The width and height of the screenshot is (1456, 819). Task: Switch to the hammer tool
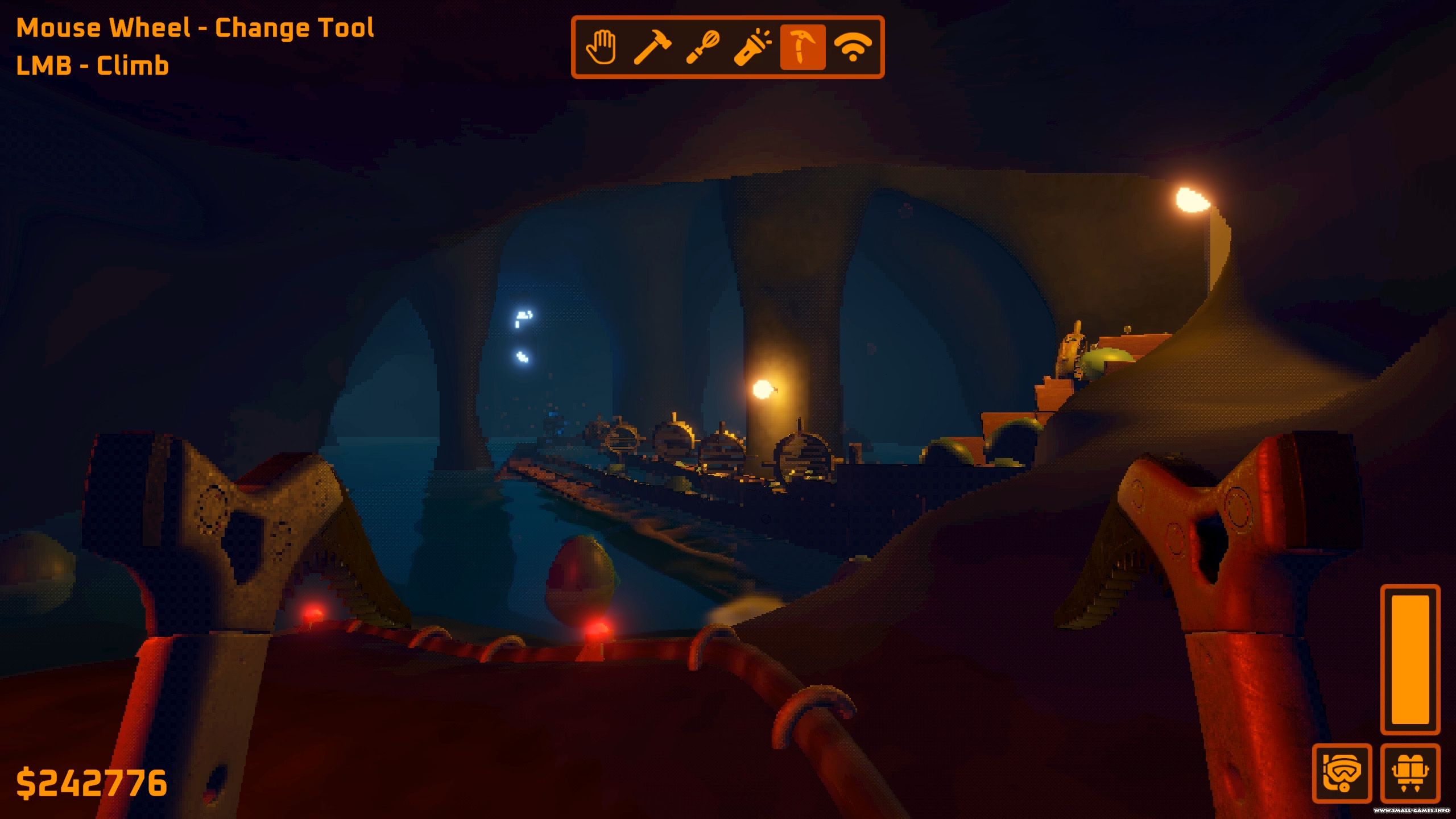(652, 47)
